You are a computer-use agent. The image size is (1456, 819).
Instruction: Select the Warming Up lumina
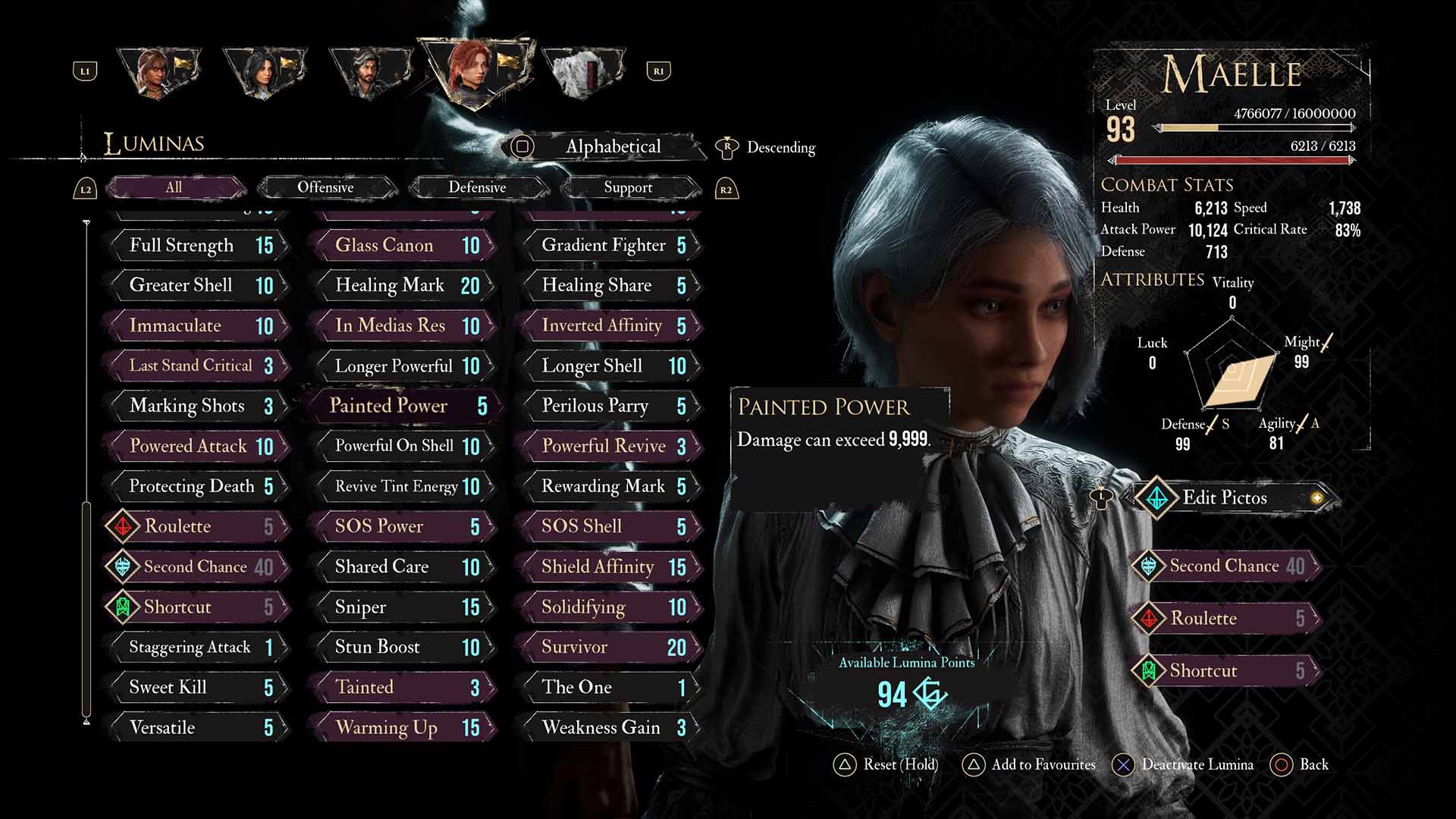pyautogui.click(x=402, y=727)
